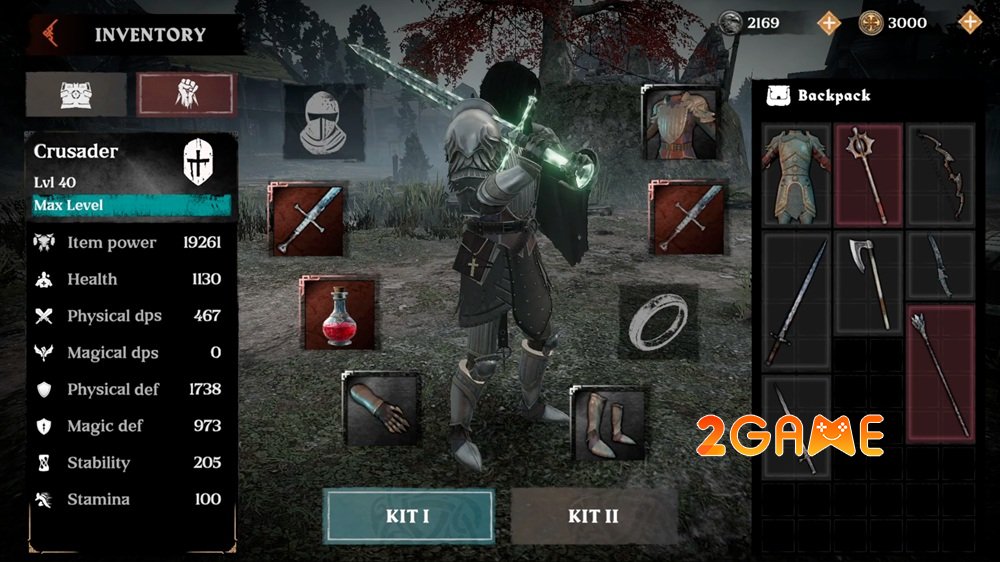This screenshot has width=1000, height=562.
Task: Select the equipped boots slot
Action: coord(608,417)
